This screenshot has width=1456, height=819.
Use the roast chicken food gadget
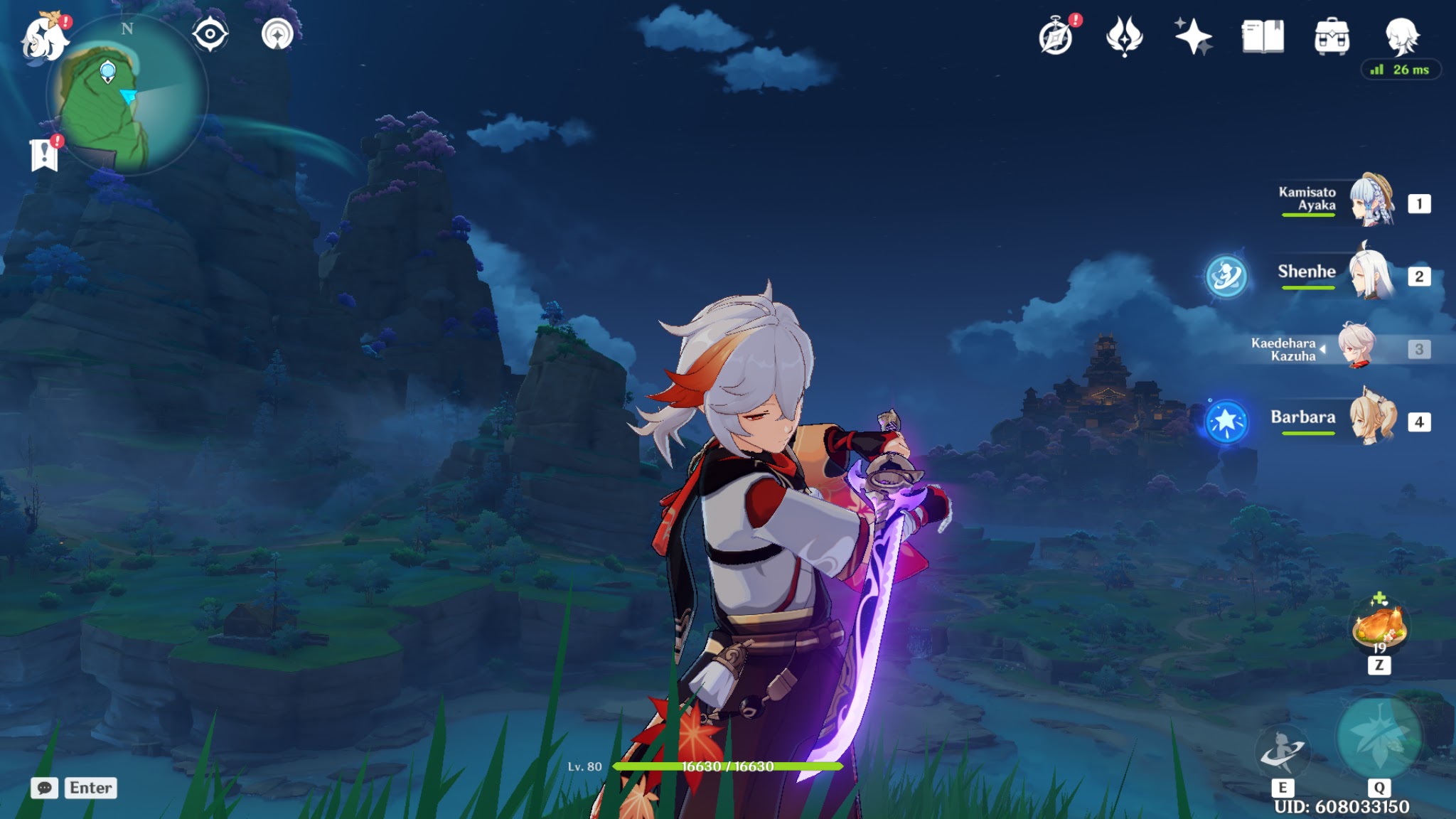point(1379,626)
